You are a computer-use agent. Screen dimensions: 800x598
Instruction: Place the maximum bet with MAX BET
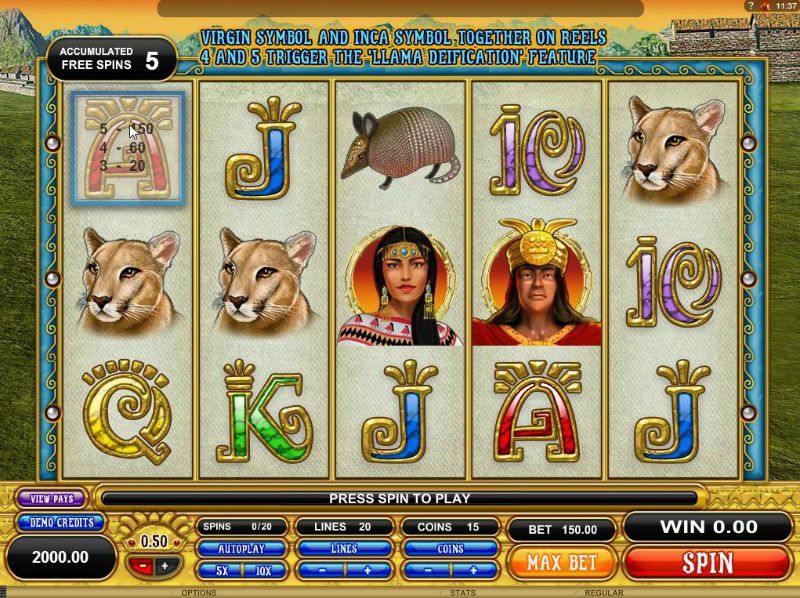pos(561,561)
